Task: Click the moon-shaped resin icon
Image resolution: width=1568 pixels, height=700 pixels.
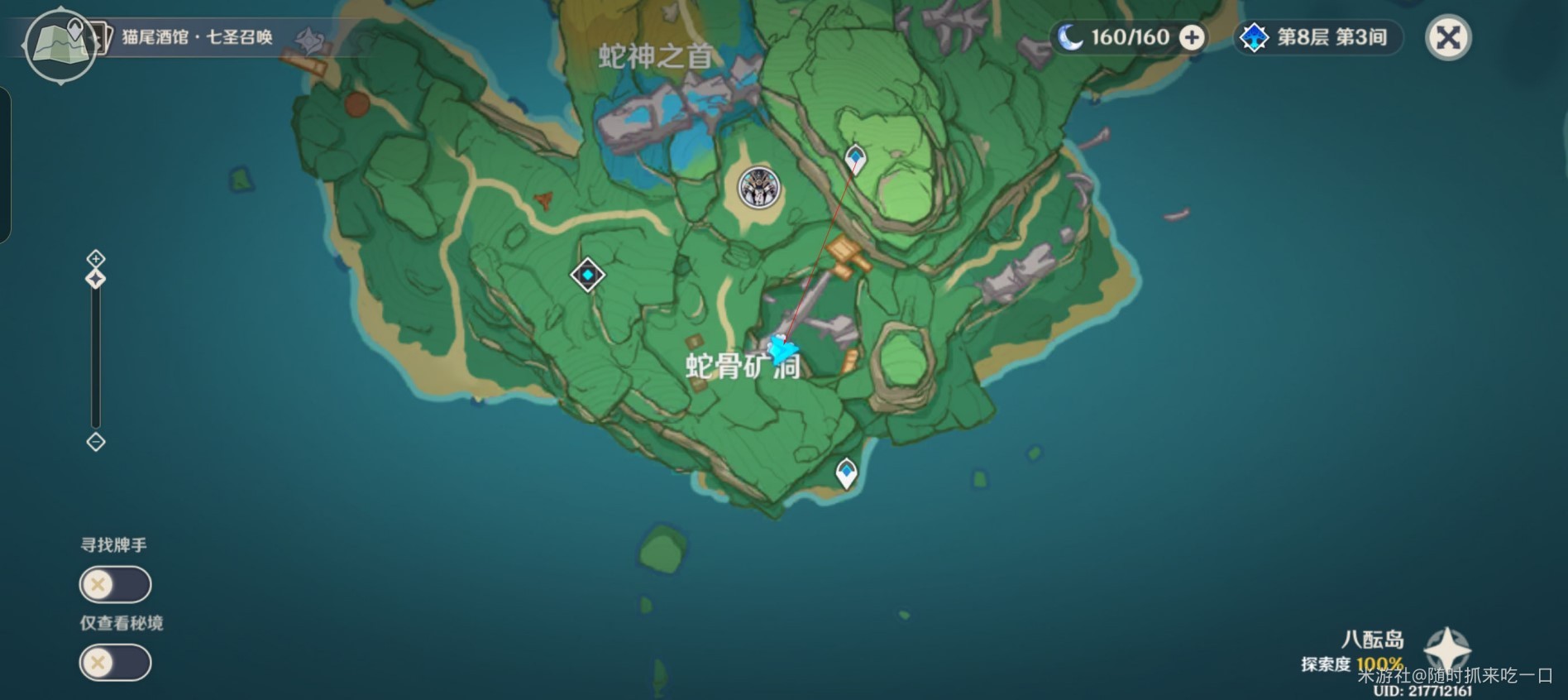Action: tap(1072, 36)
